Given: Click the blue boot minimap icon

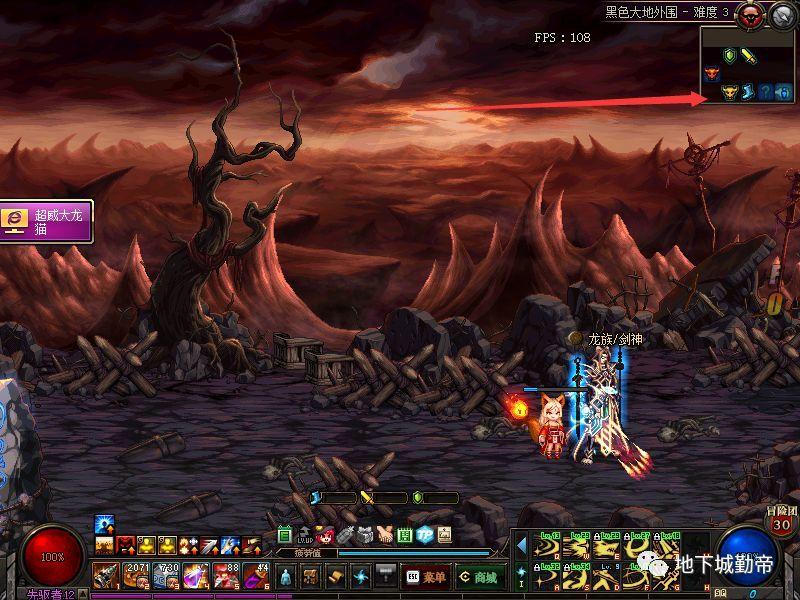Looking at the screenshot, I should tap(748, 93).
